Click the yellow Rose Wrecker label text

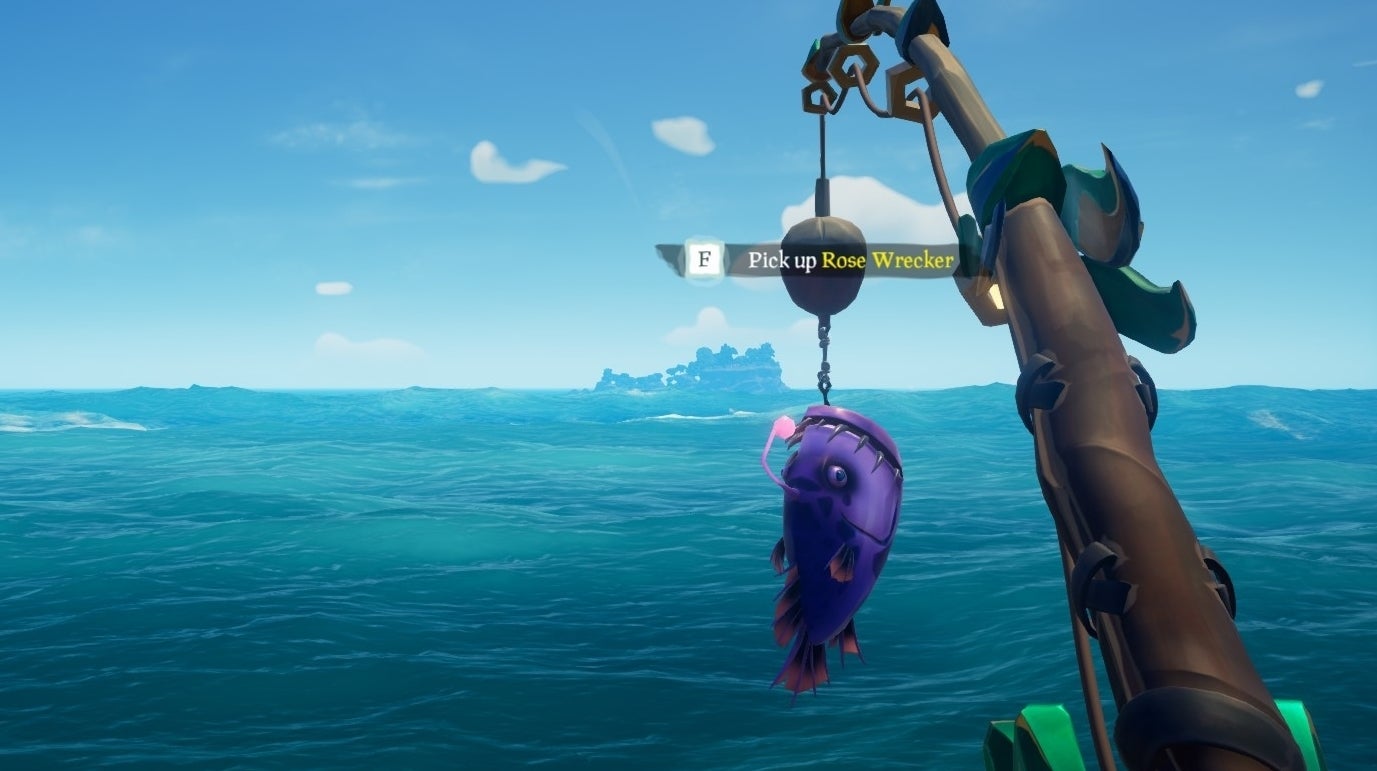(x=888, y=258)
